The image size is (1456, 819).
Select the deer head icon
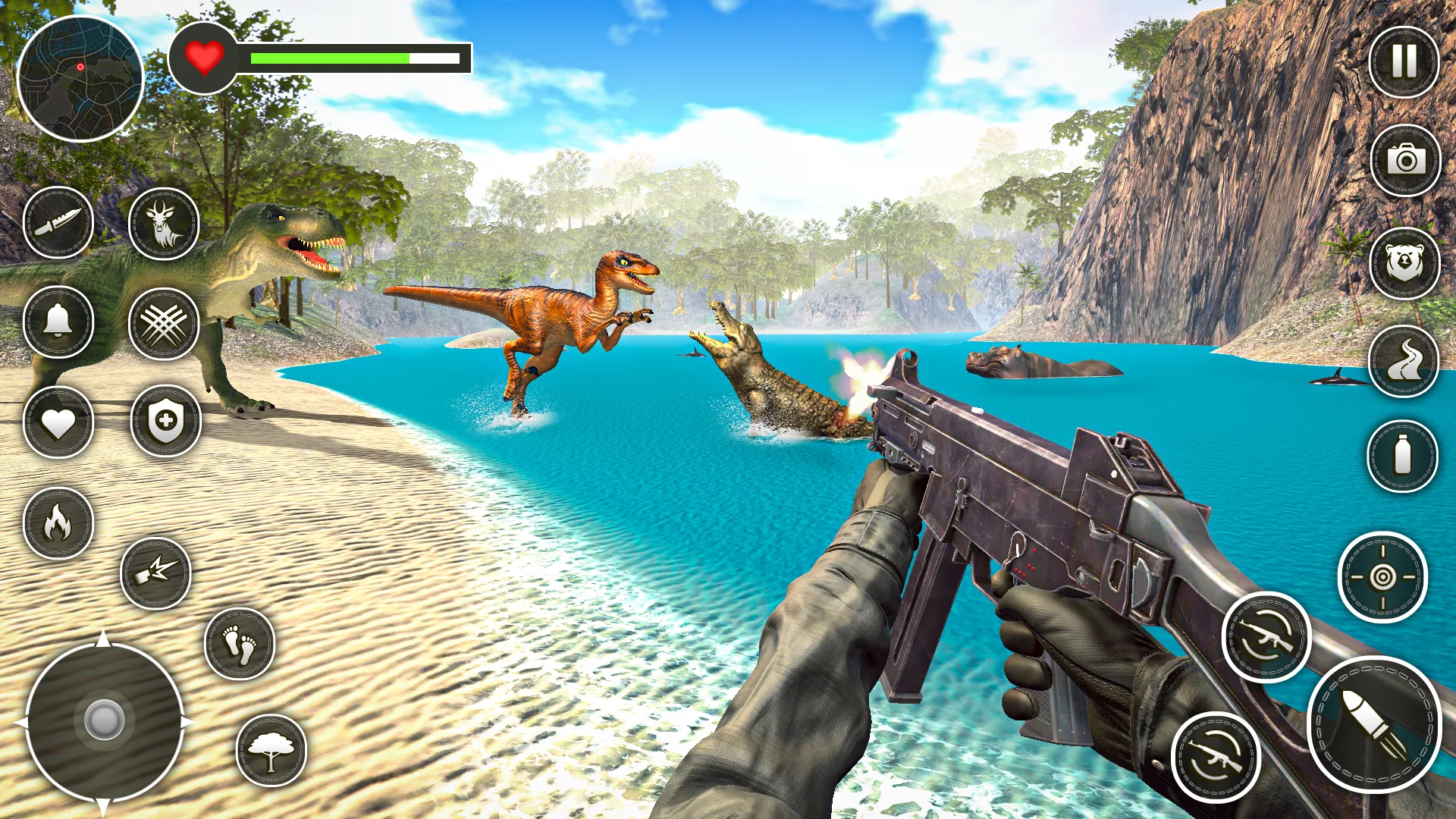(164, 224)
